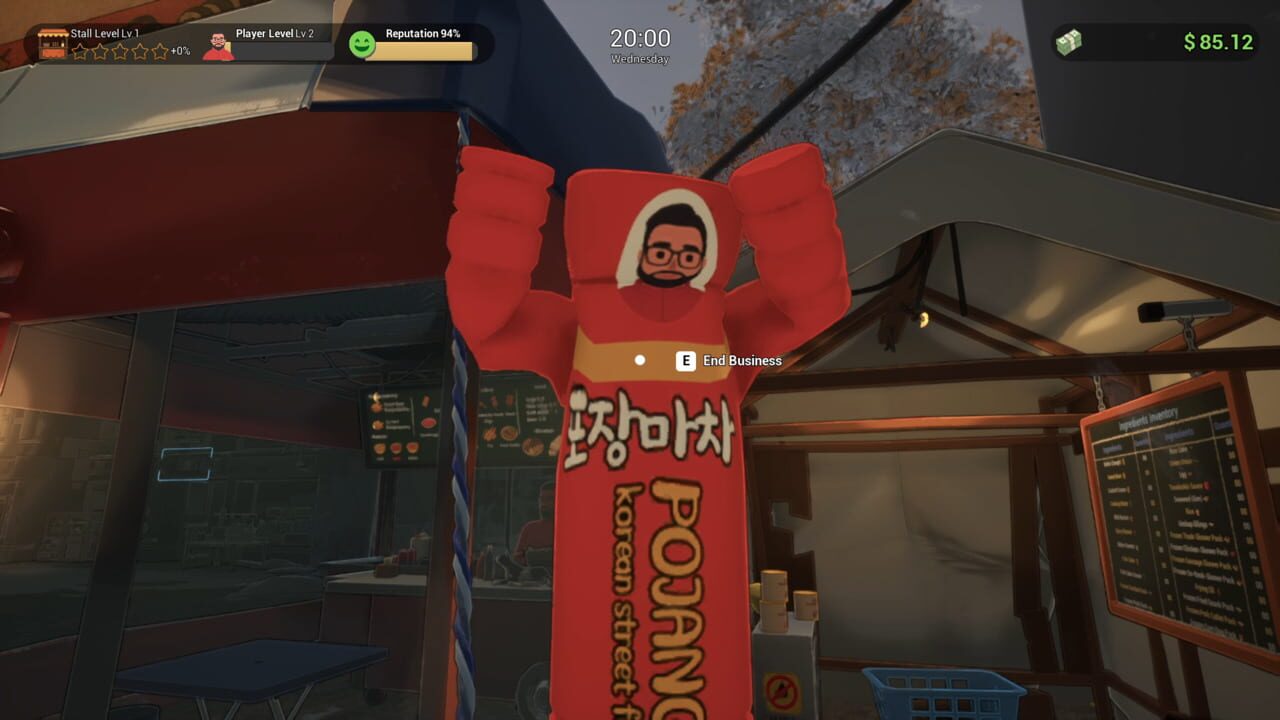Select the Player Level avatar portrait

[218, 47]
